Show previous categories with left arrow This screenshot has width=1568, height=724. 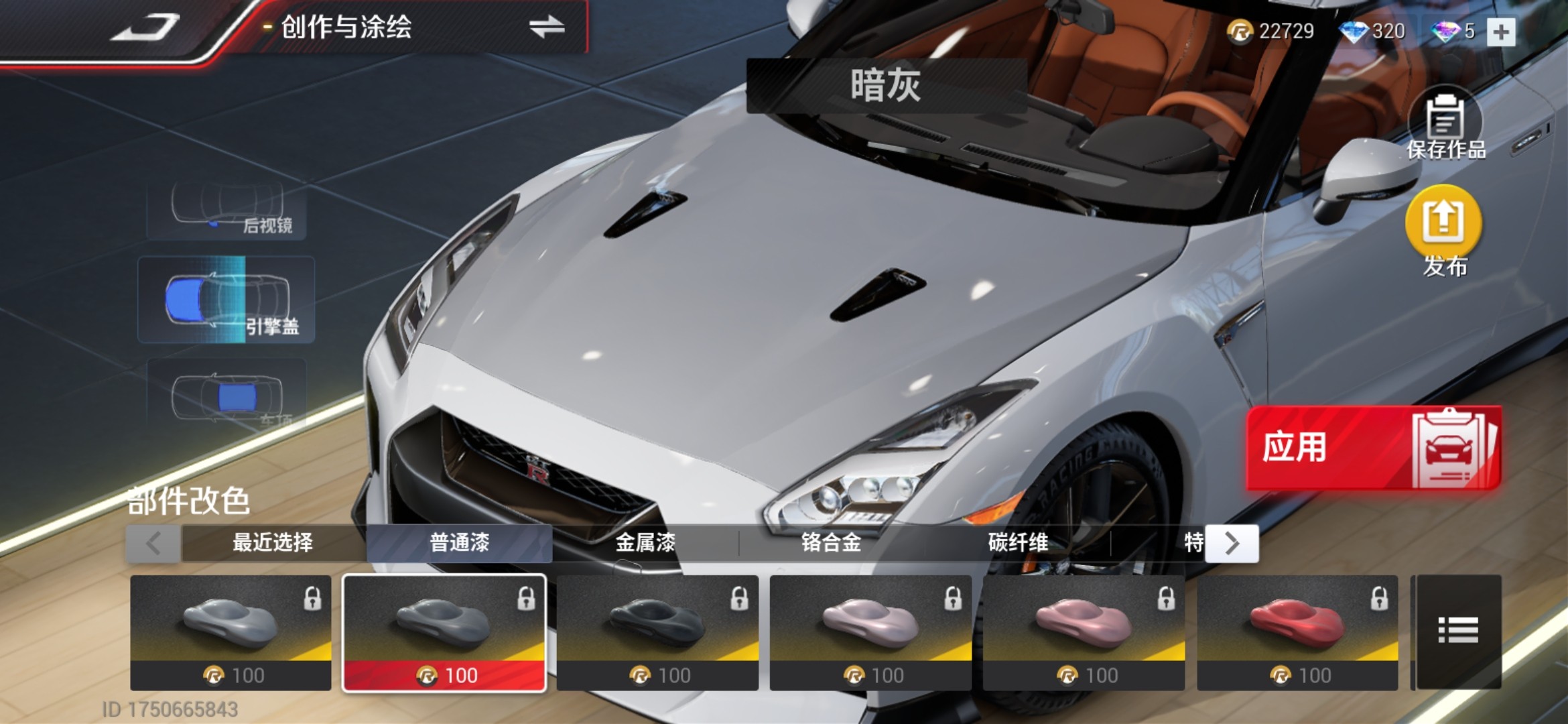[153, 543]
